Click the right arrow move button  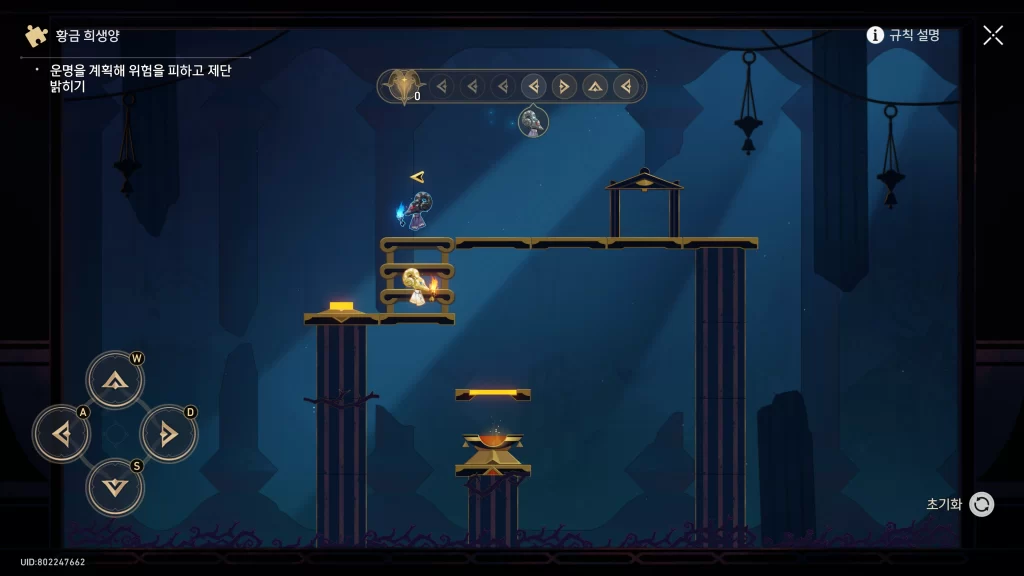pyautogui.click(x=168, y=434)
